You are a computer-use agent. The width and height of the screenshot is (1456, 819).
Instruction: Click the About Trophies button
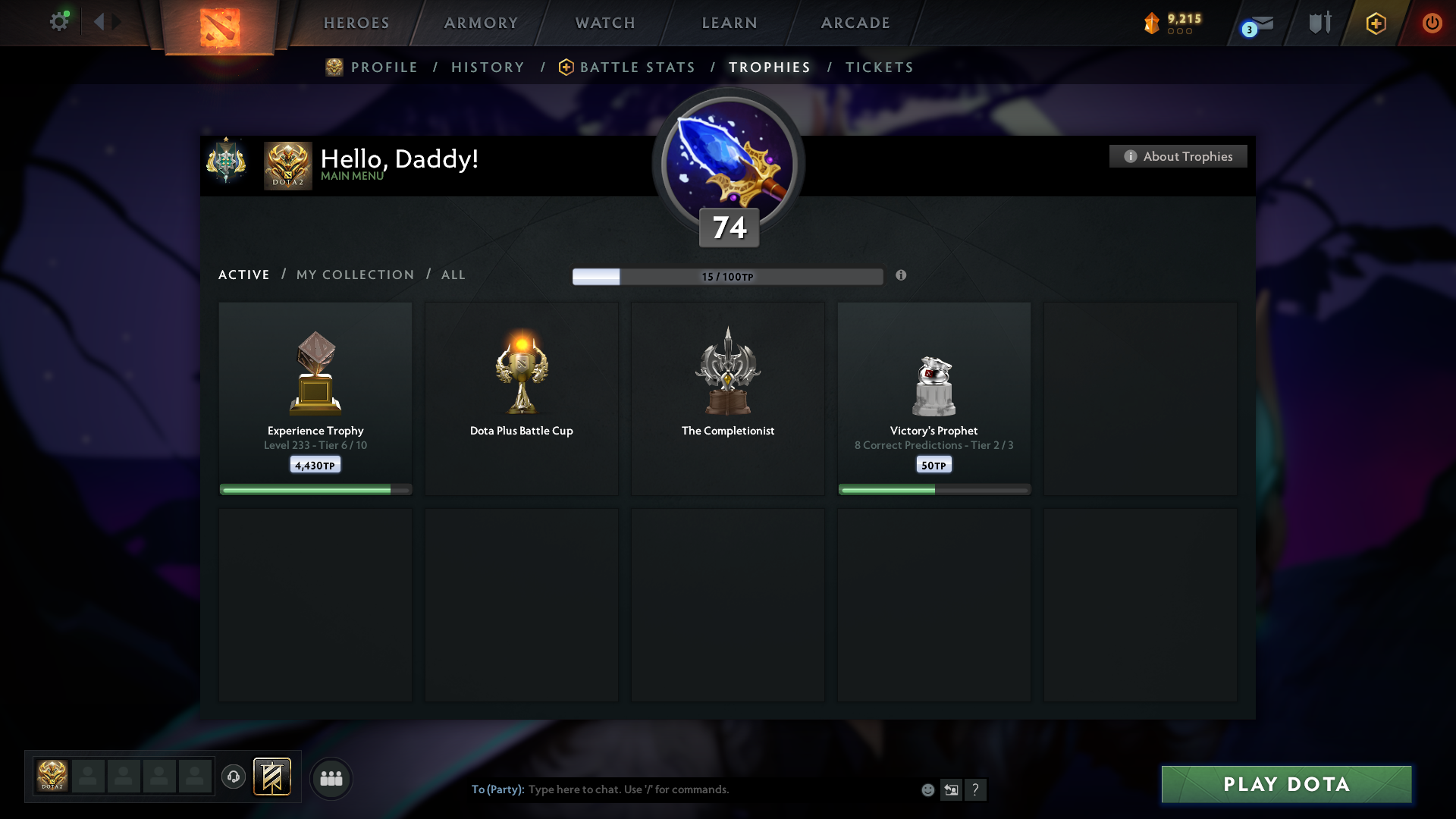click(x=1178, y=156)
